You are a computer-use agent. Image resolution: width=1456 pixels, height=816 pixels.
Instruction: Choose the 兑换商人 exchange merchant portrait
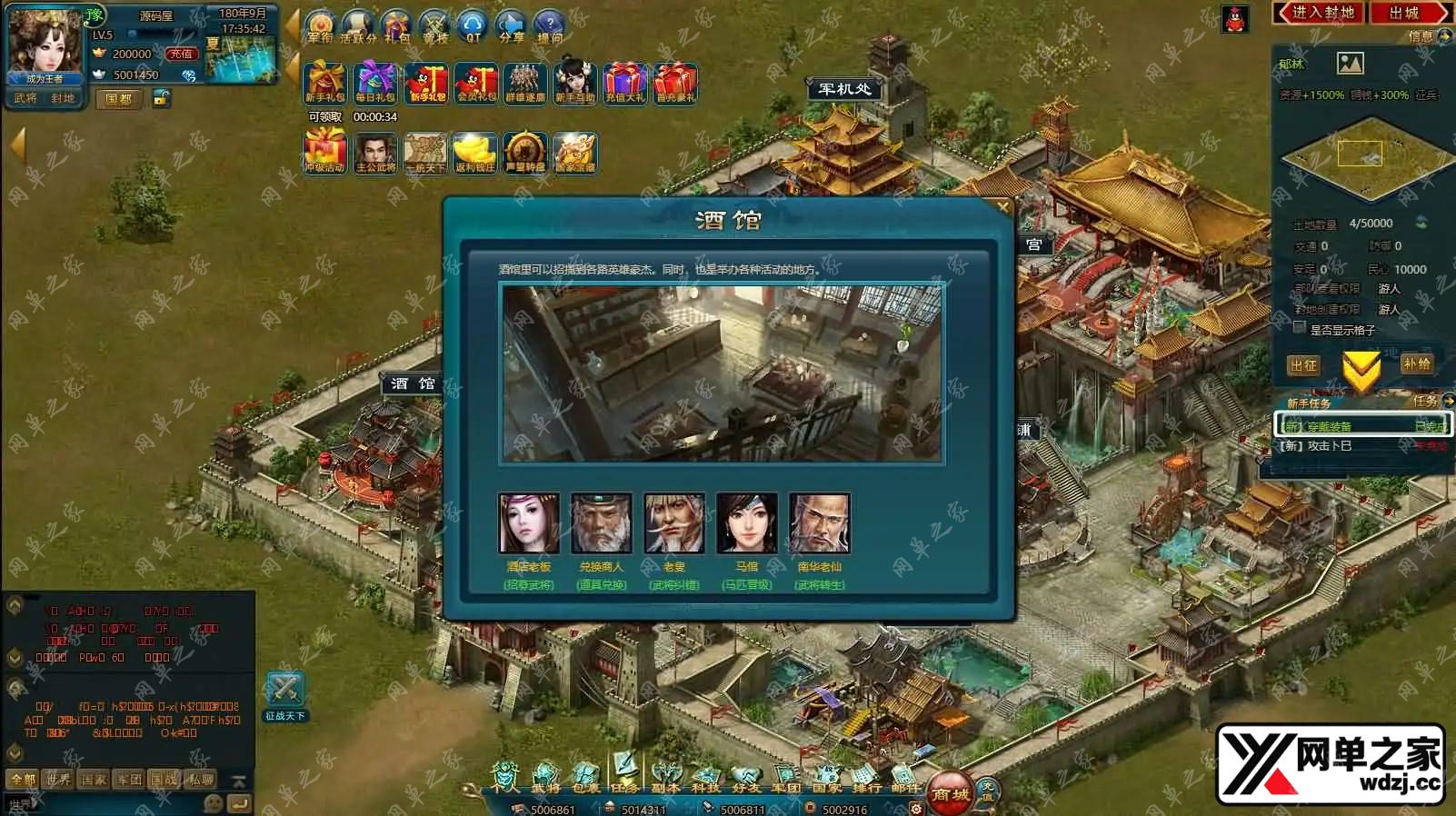pos(601,523)
